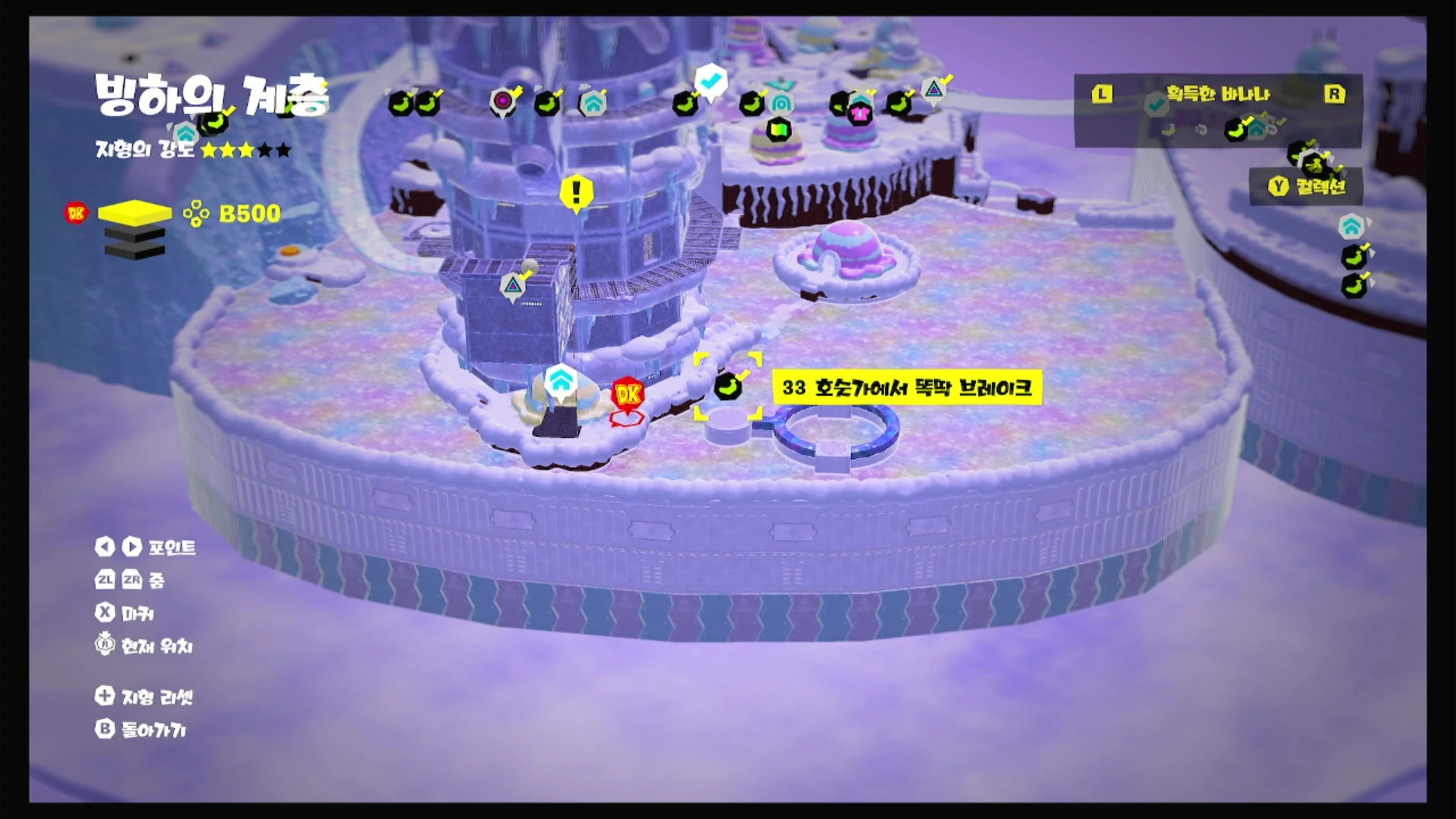Click the 33 호숫가에서 똑딱 브레이크 label

pyautogui.click(x=907, y=388)
